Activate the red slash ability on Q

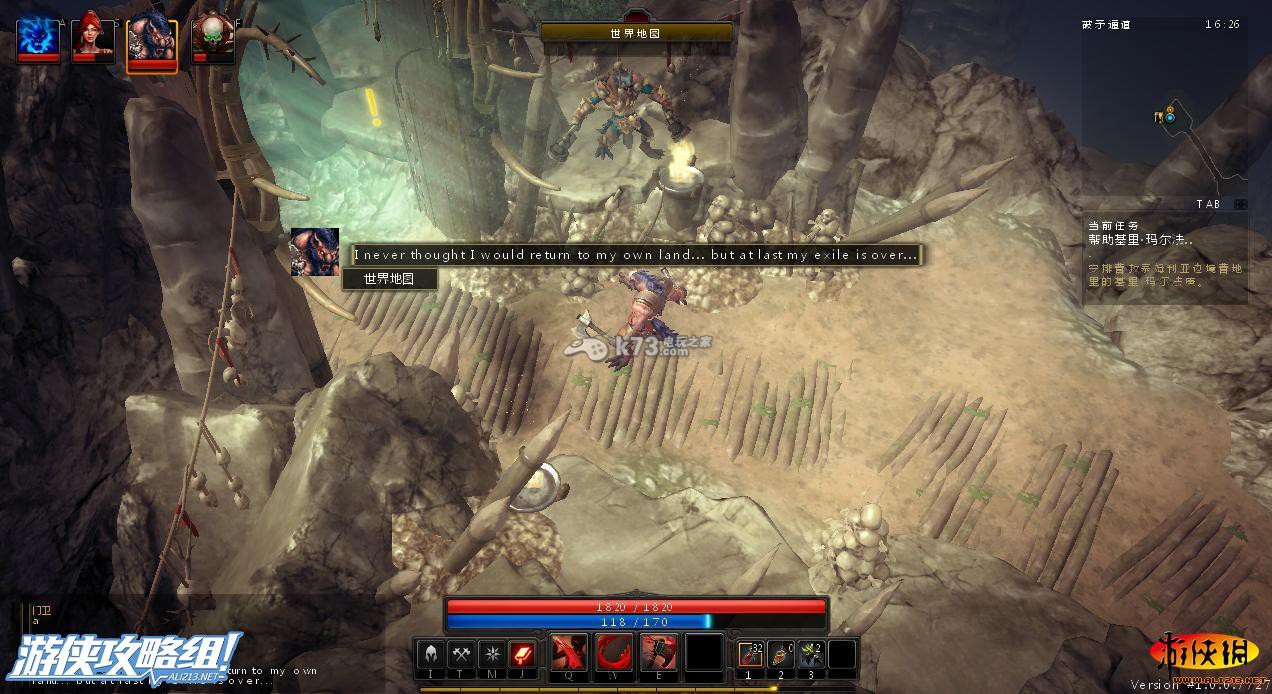[x=569, y=653]
